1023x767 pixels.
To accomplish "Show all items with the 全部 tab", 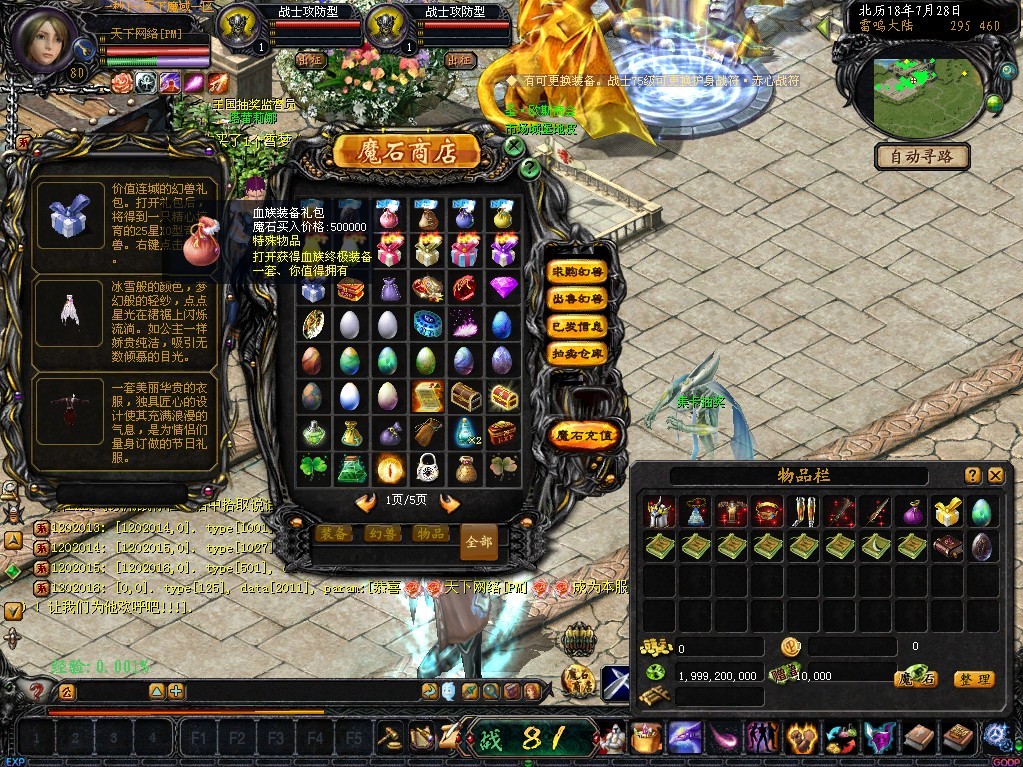I will [479, 541].
